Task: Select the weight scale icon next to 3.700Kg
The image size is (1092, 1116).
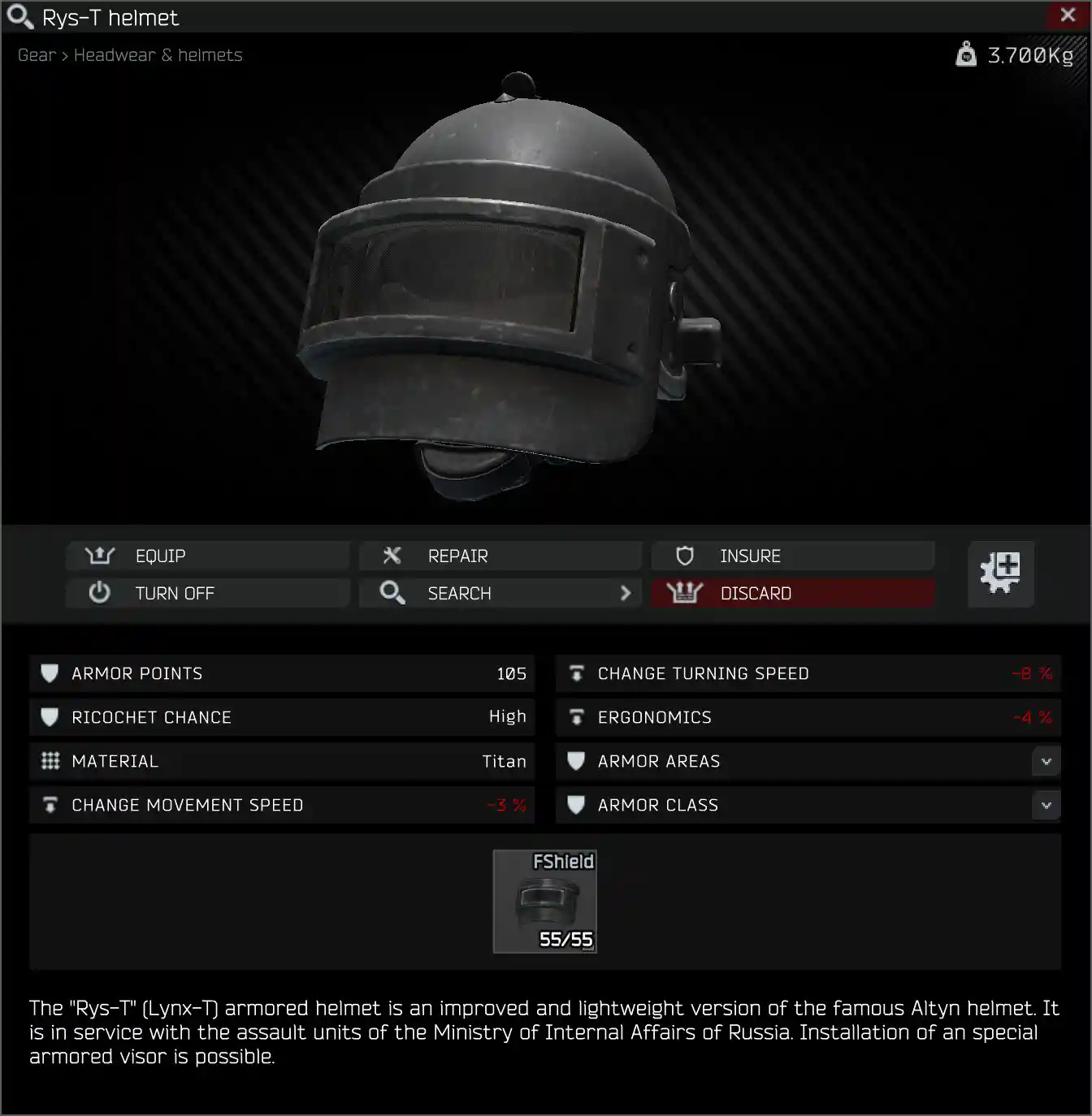Action: click(965, 54)
